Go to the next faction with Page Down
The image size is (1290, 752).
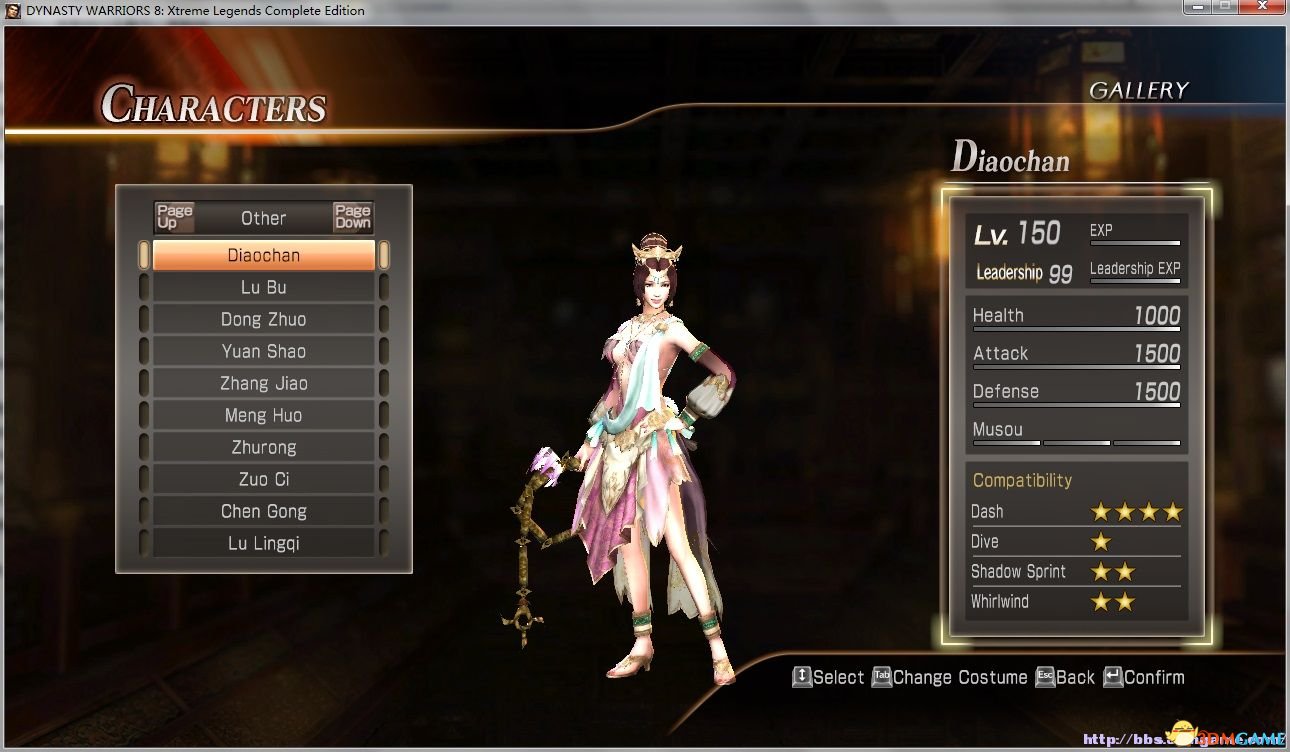(353, 217)
